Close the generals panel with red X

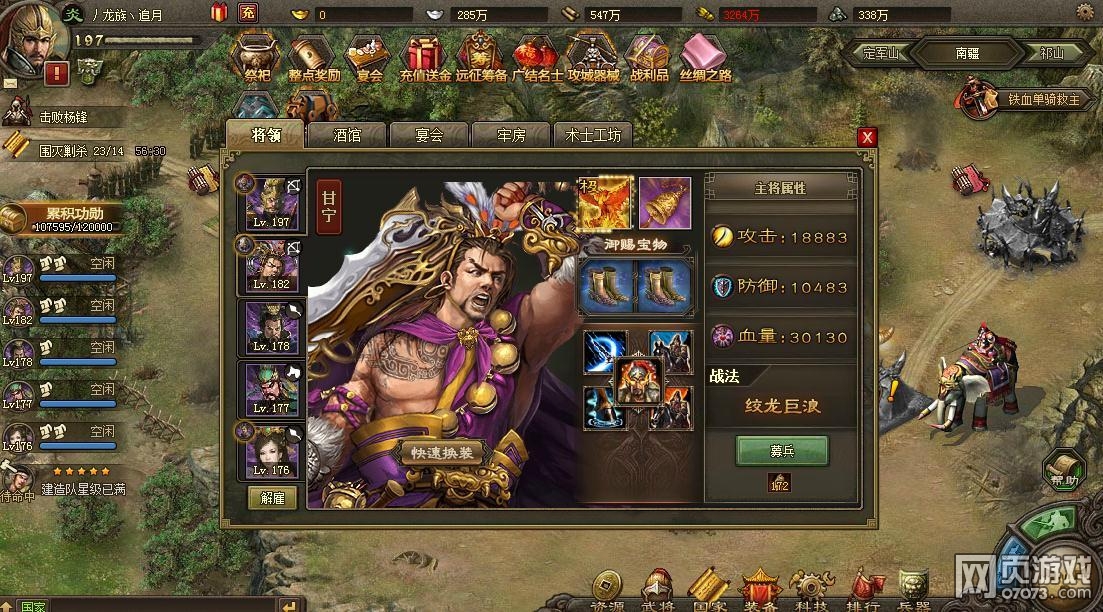867,137
